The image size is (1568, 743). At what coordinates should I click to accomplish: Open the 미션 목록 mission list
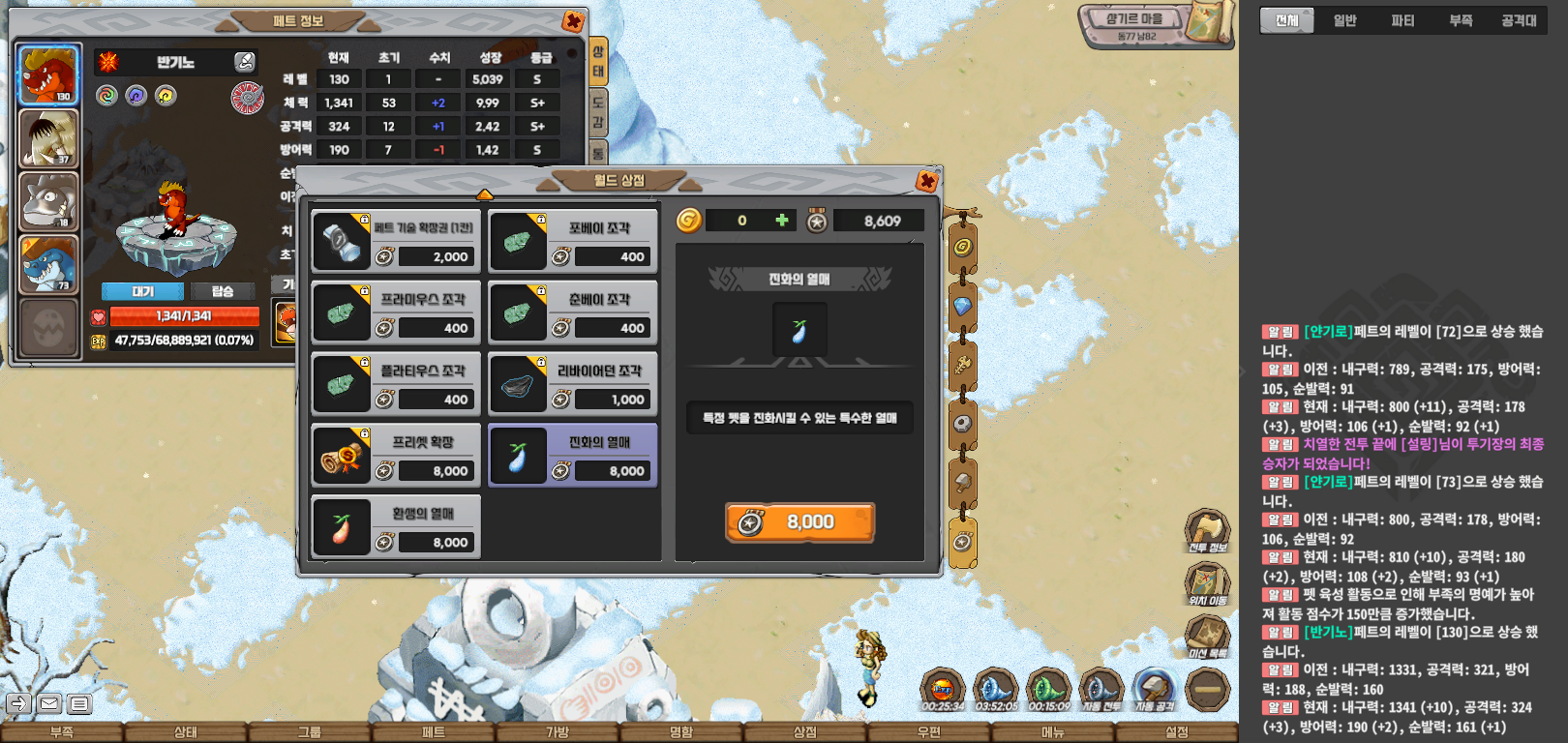pos(1207,638)
